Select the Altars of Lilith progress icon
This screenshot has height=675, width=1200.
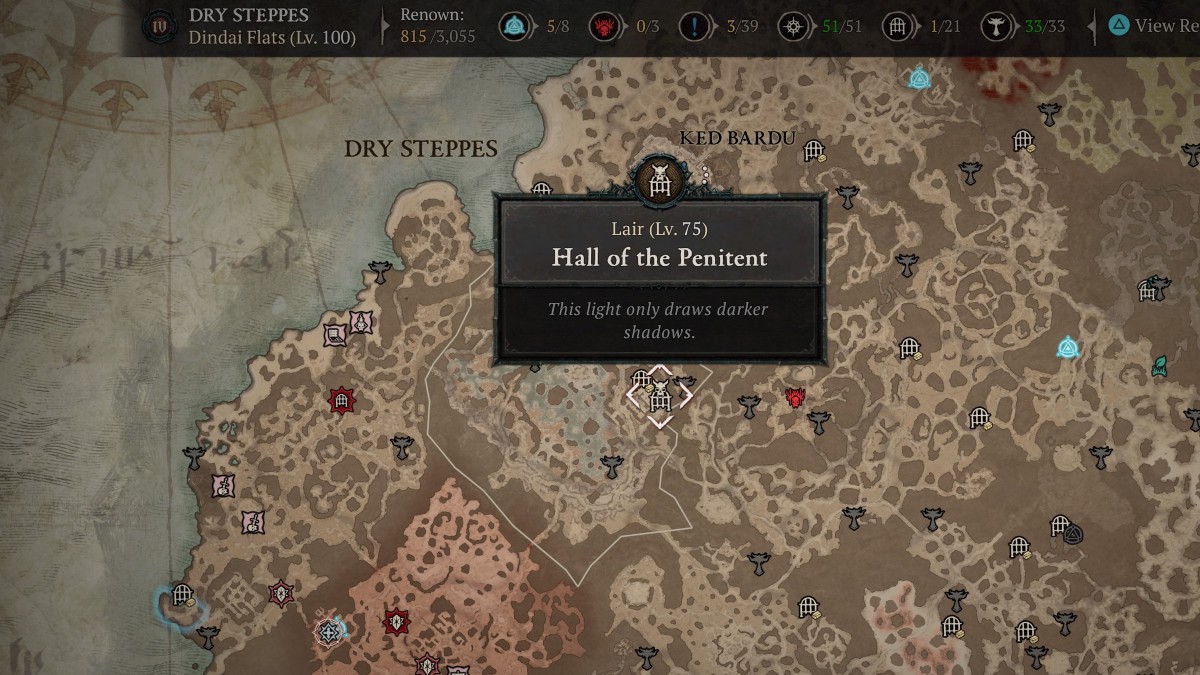[x=995, y=27]
